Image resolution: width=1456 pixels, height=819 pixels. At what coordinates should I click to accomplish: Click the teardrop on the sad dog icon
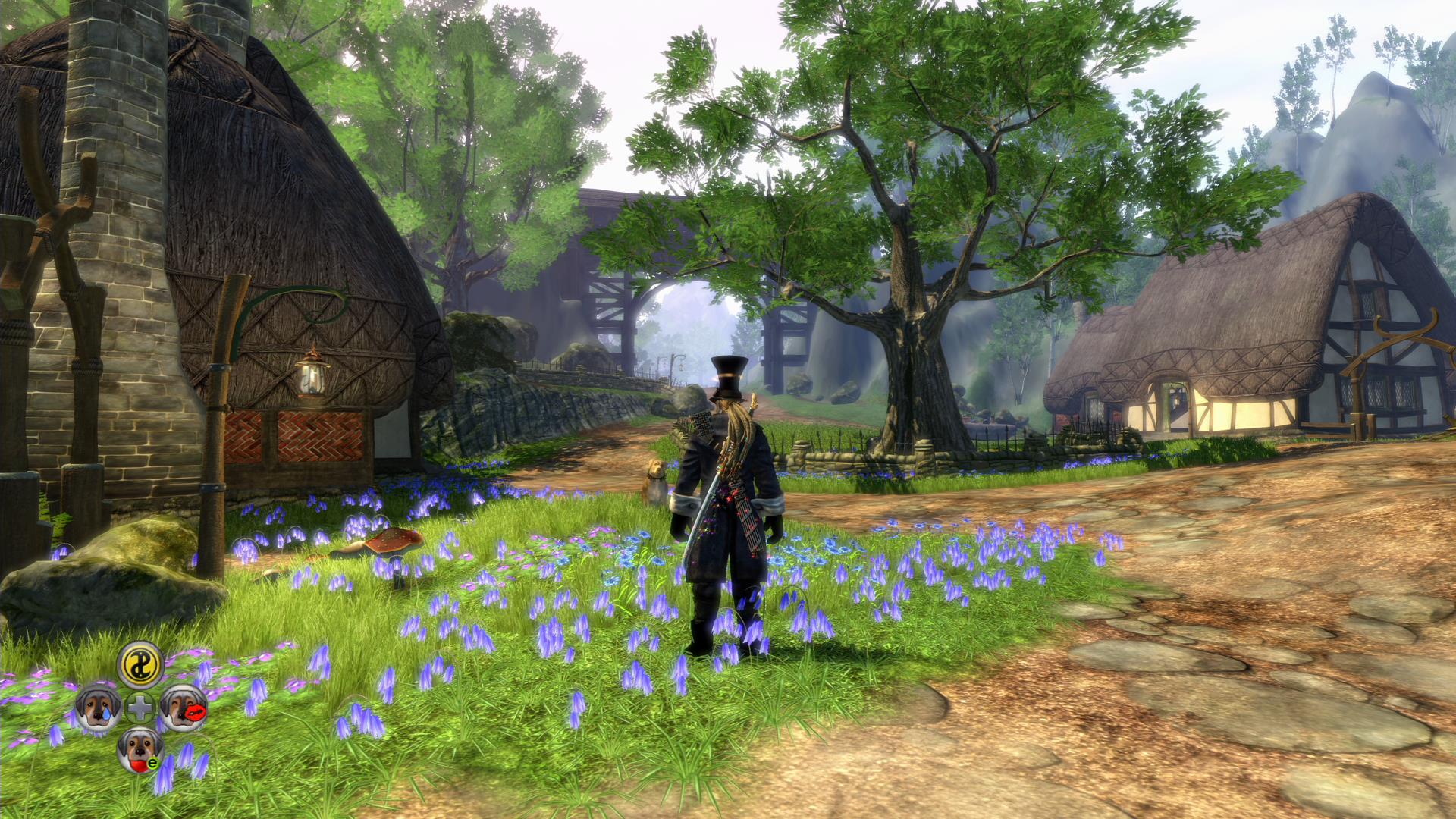click(x=107, y=714)
